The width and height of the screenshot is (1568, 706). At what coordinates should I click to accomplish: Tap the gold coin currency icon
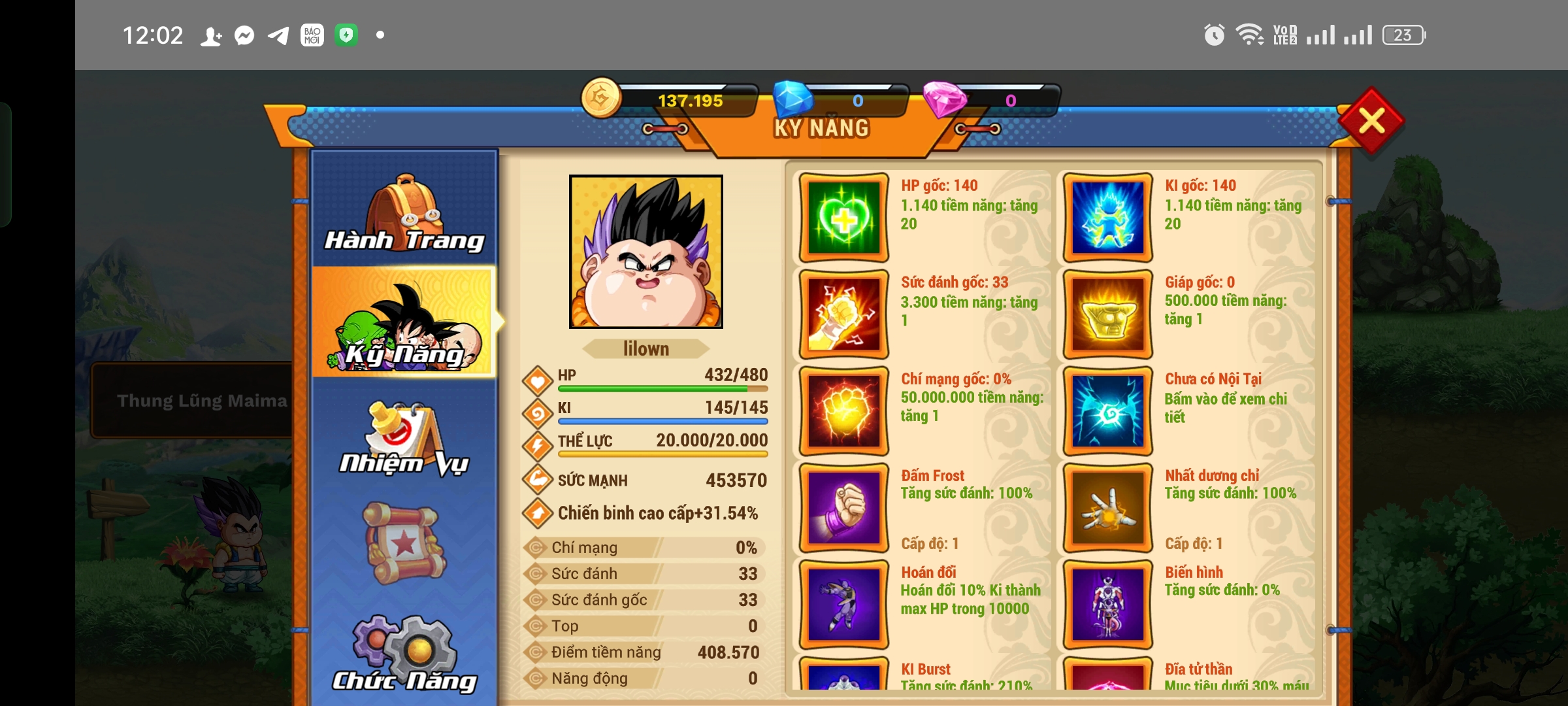601,99
